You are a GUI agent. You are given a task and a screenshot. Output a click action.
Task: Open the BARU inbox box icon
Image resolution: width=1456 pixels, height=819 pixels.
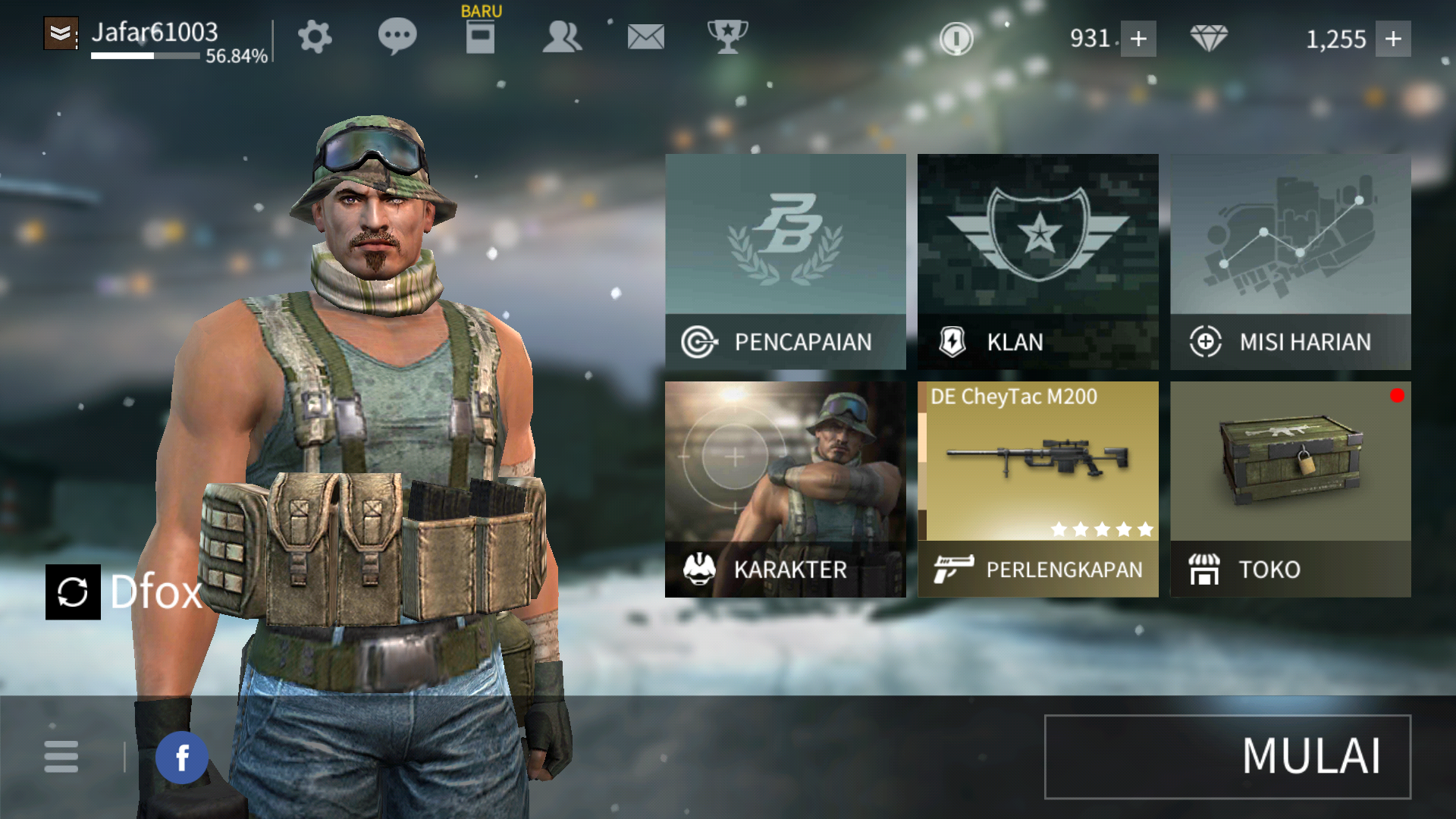pyautogui.click(x=480, y=36)
